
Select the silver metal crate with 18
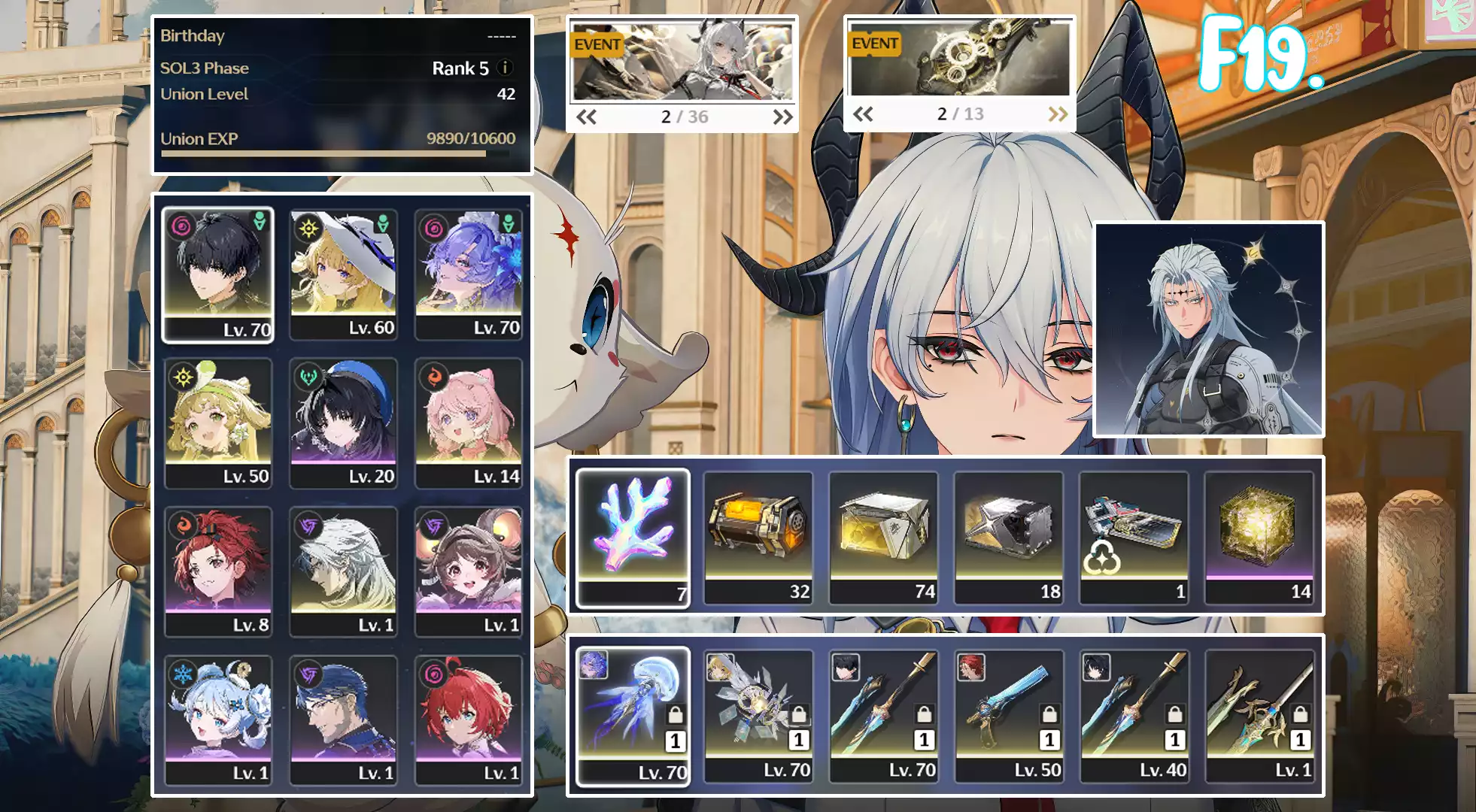tap(1009, 538)
